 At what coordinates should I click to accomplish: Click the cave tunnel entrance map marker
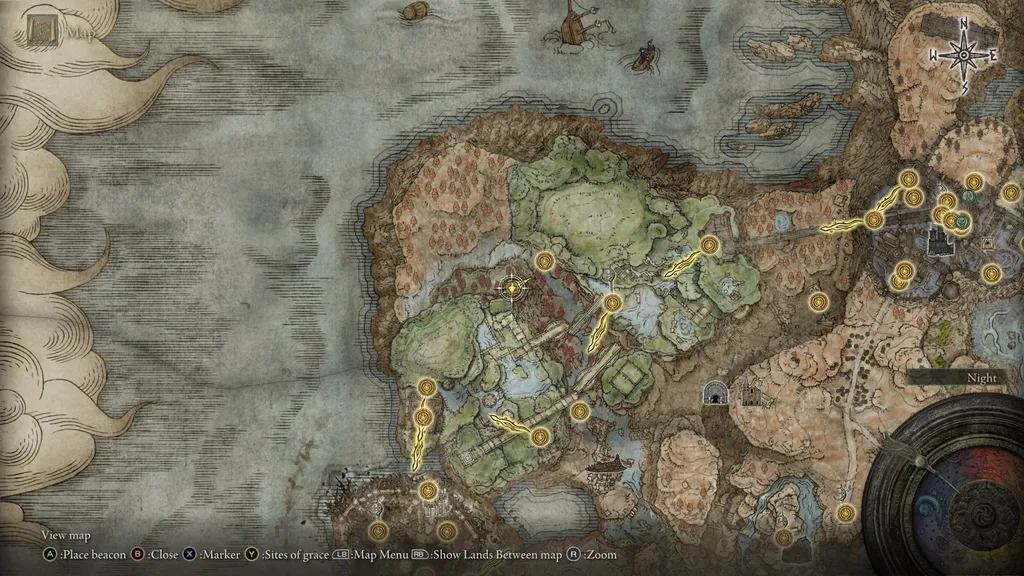(x=714, y=393)
